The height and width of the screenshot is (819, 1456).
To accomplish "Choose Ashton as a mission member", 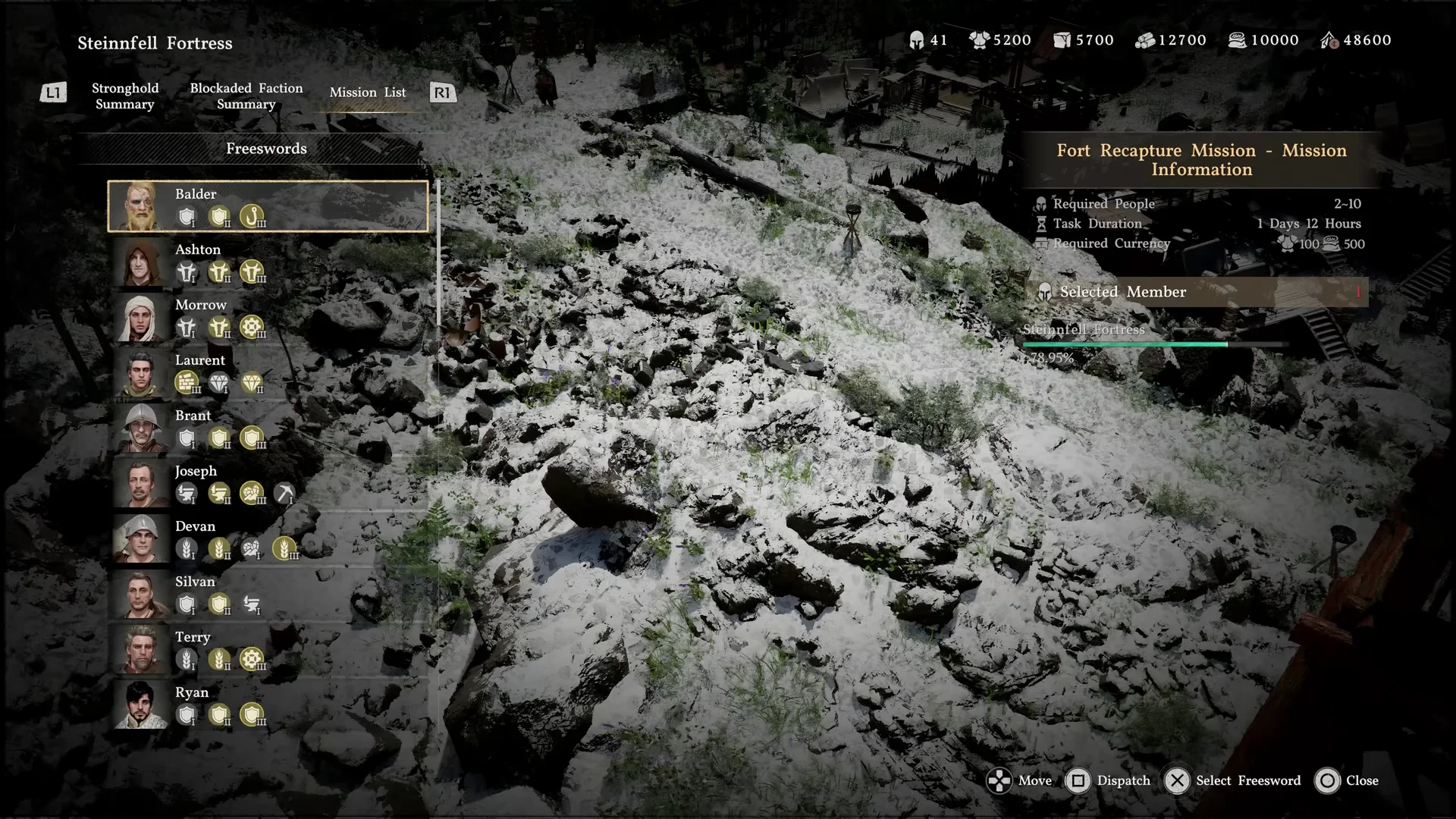I will click(x=268, y=262).
